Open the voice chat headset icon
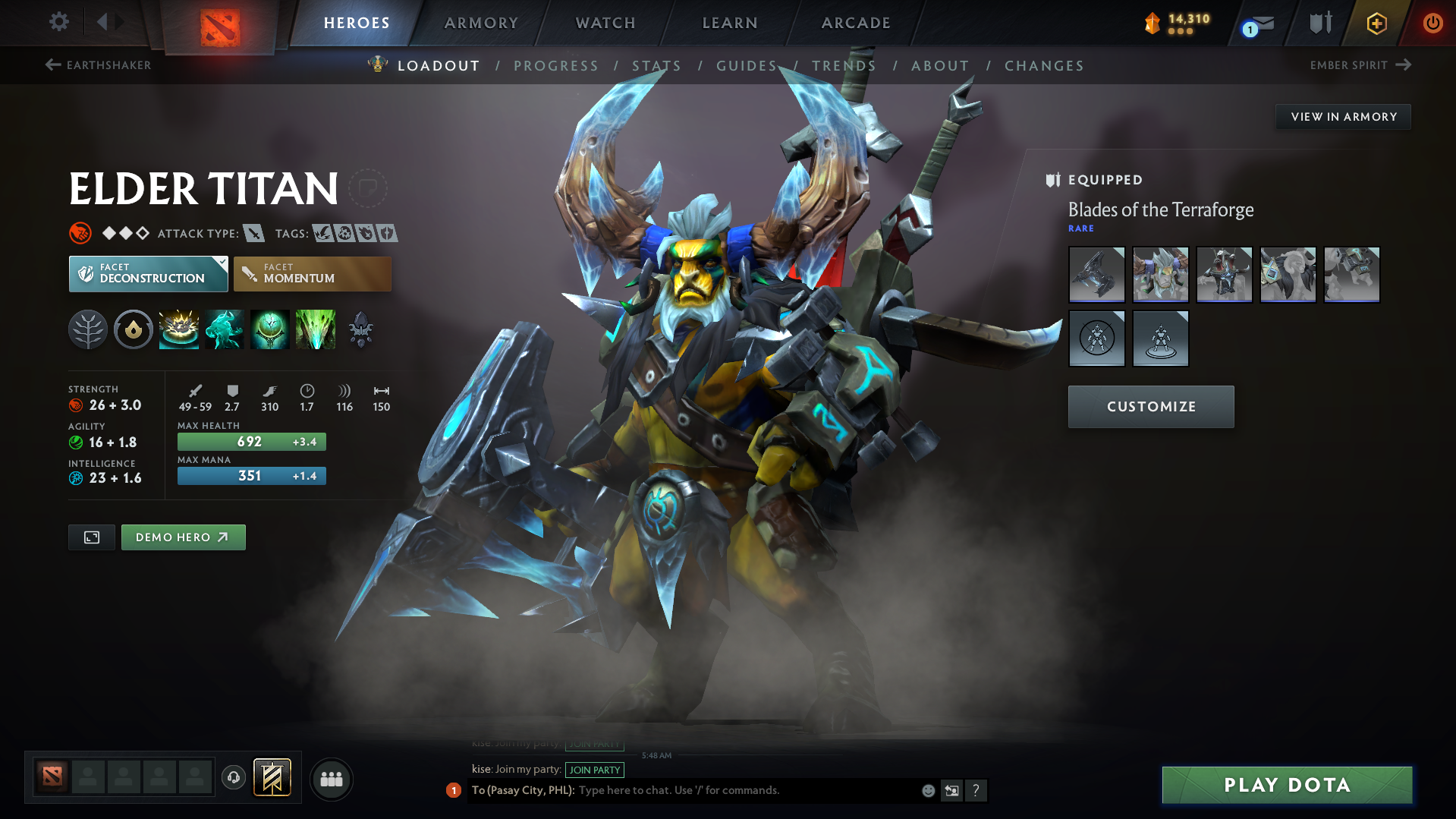Screen dimensions: 1456x819 (234, 779)
